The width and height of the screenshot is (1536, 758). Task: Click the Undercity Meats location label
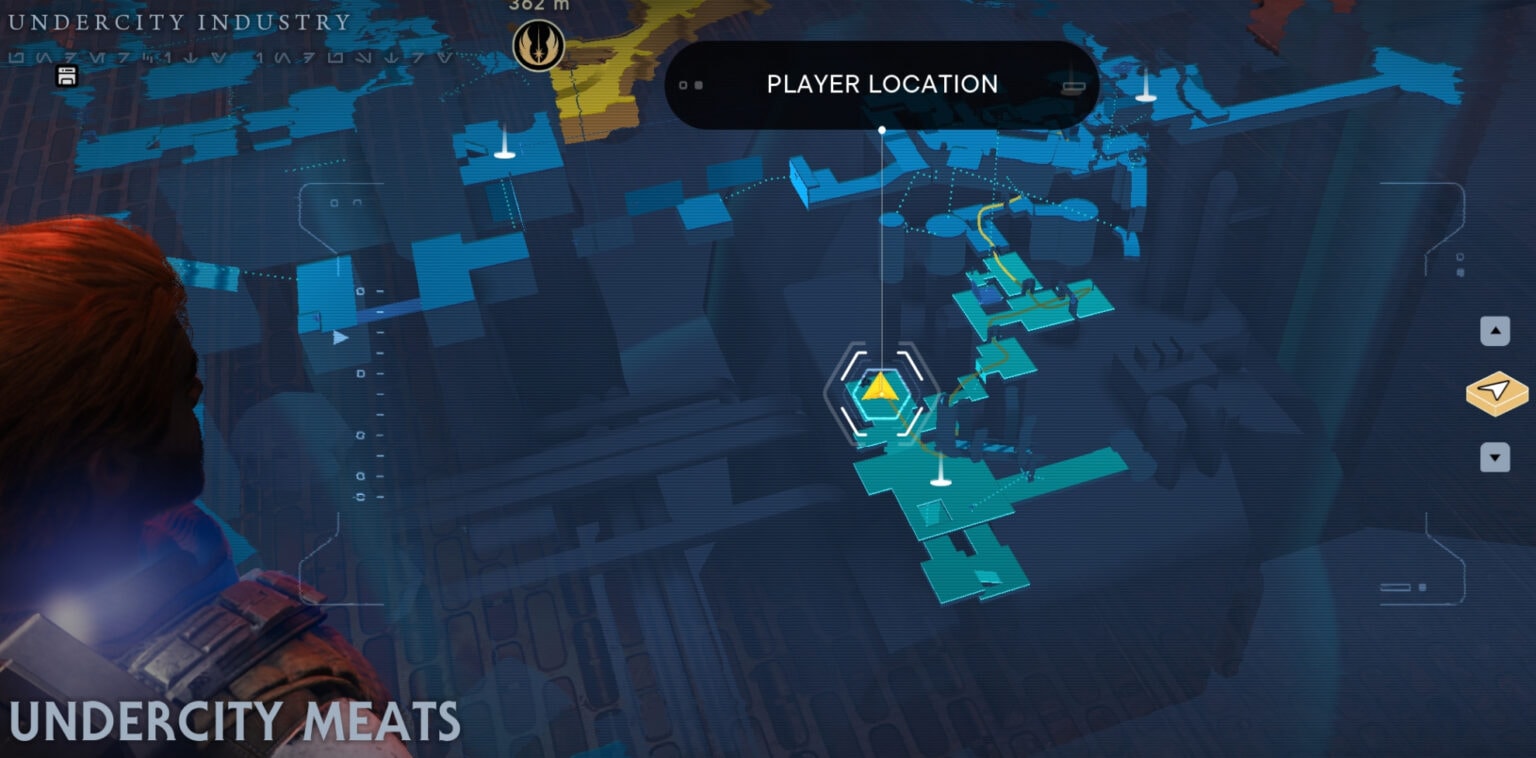[x=230, y=718]
